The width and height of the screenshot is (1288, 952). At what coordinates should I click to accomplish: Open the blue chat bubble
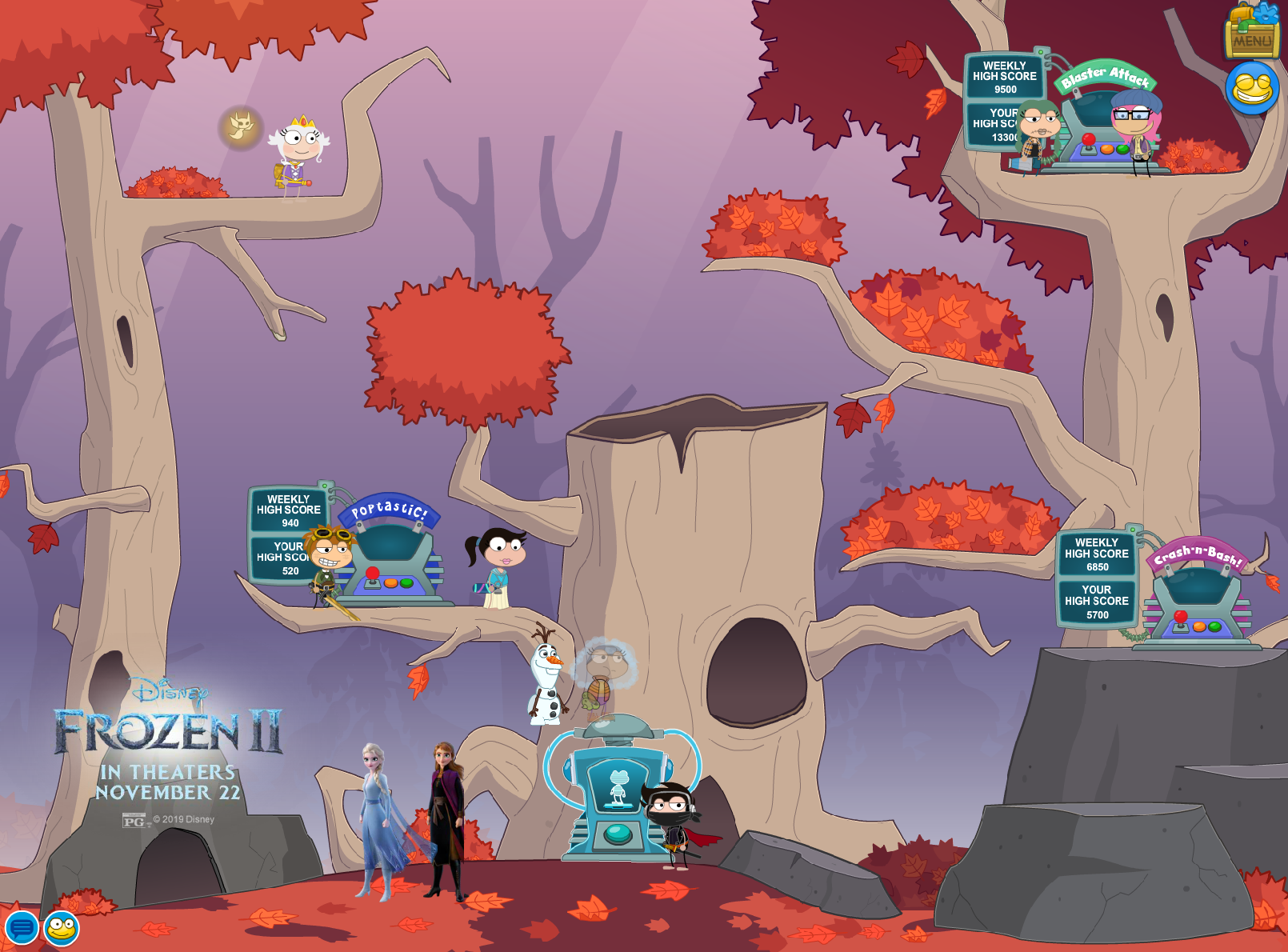pos(22,928)
